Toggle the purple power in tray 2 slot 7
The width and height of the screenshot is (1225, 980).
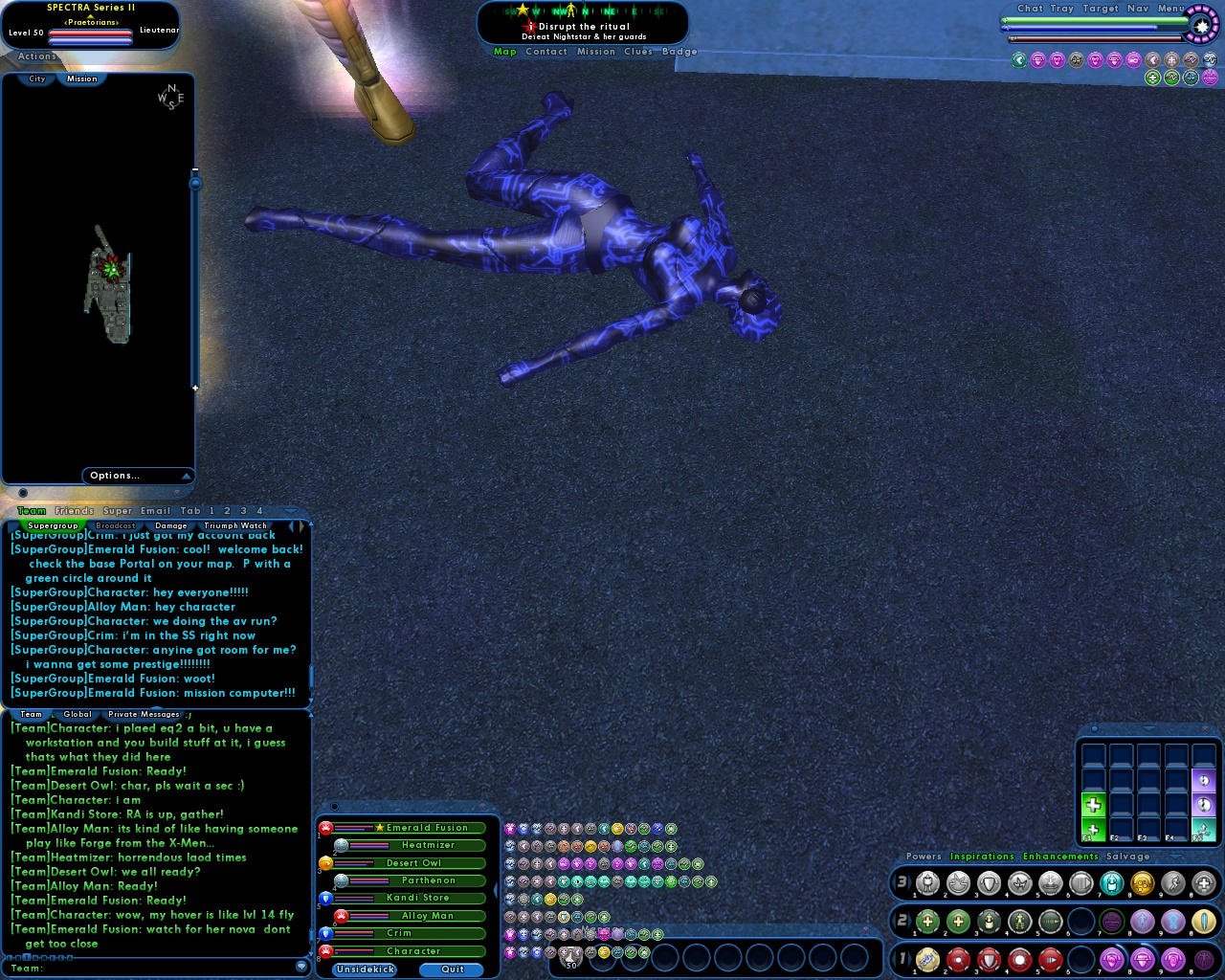[1111, 922]
